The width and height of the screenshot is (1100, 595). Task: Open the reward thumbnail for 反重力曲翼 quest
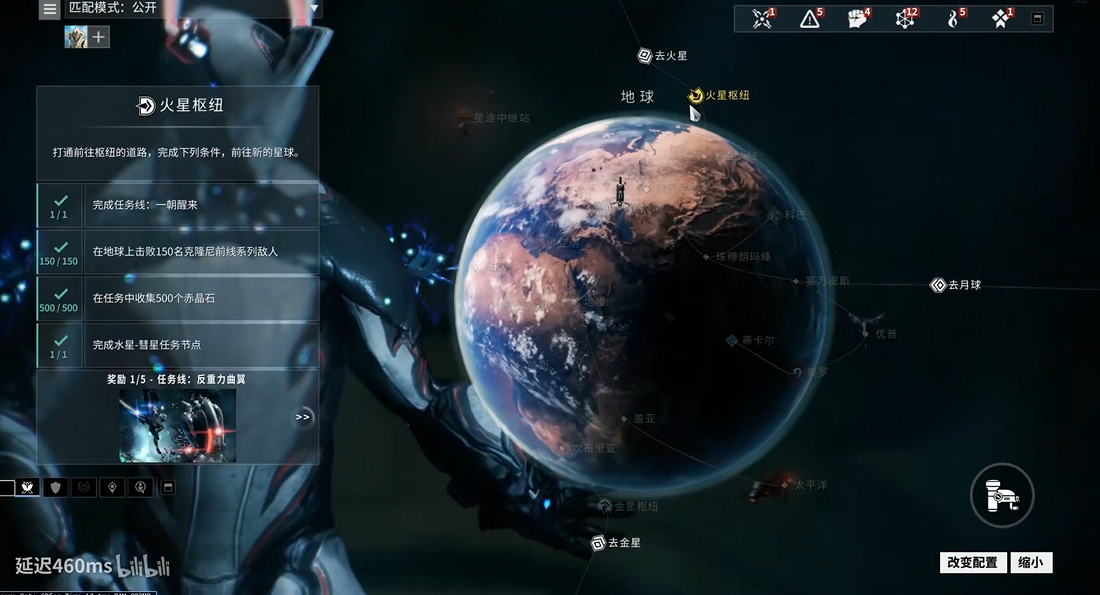click(x=178, y=426)
